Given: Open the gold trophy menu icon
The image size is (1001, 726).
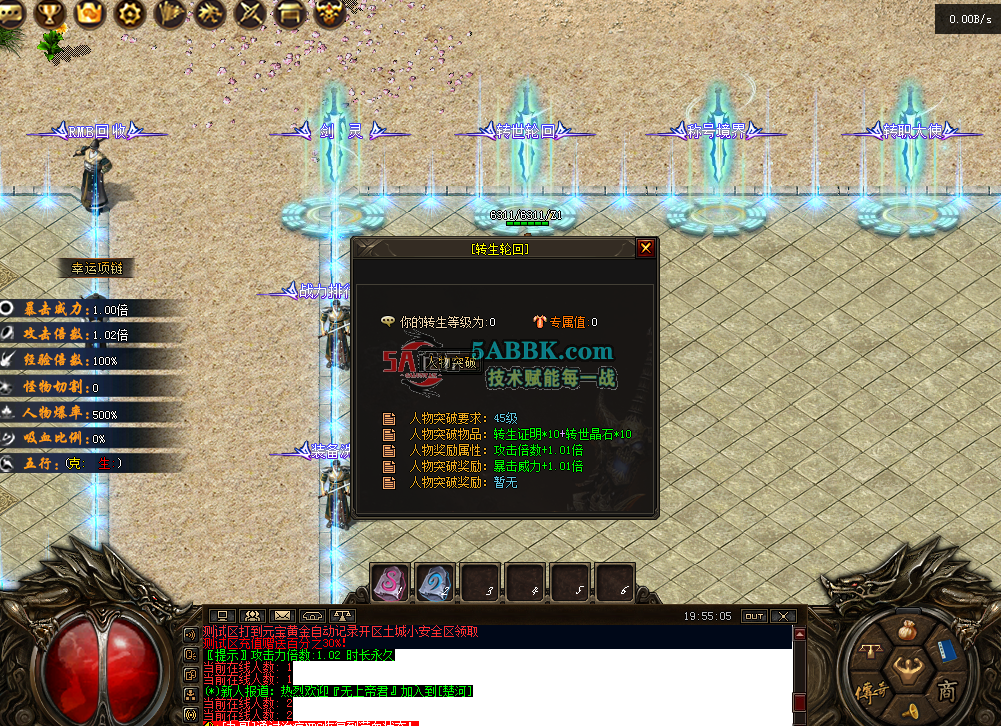Looking at the screenshot, I should click(x=50, y=13).
